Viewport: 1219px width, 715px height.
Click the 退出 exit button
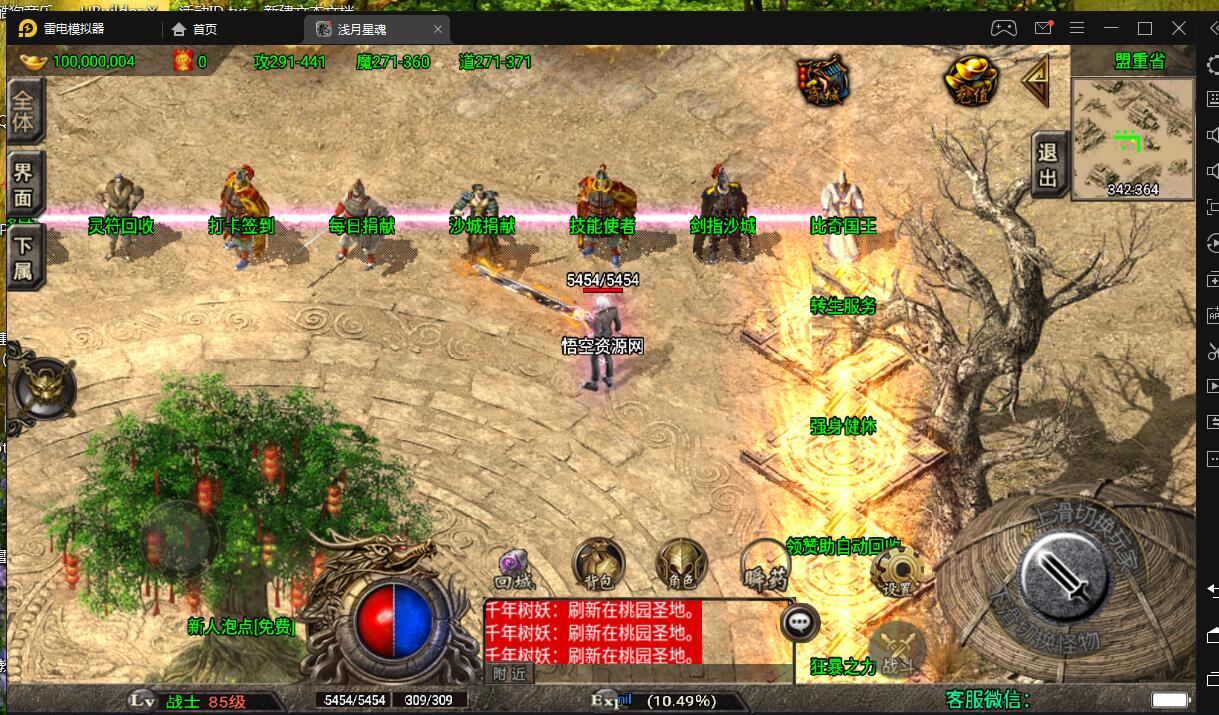tap(1047, 165)
